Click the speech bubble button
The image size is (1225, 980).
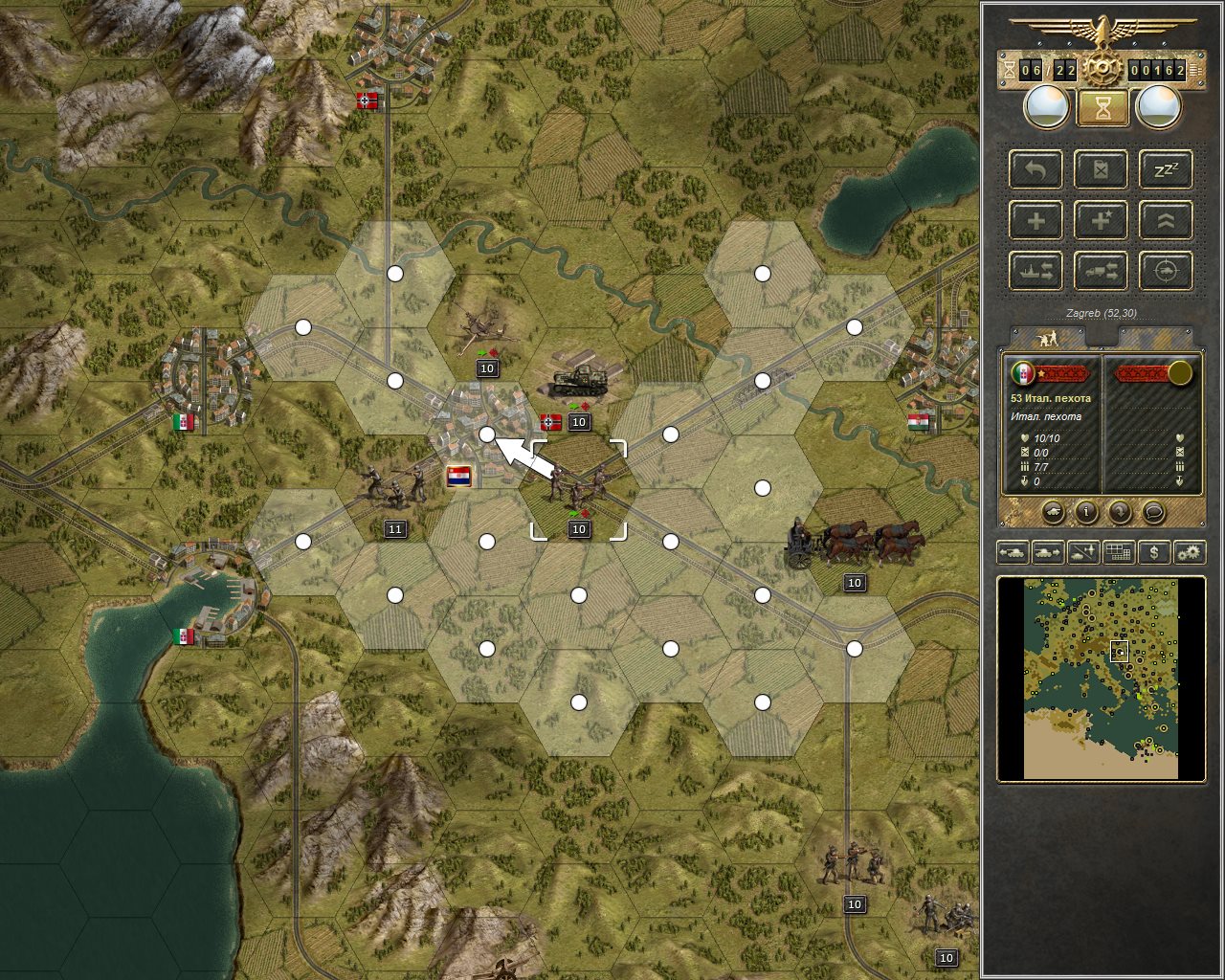(1154, 512)
